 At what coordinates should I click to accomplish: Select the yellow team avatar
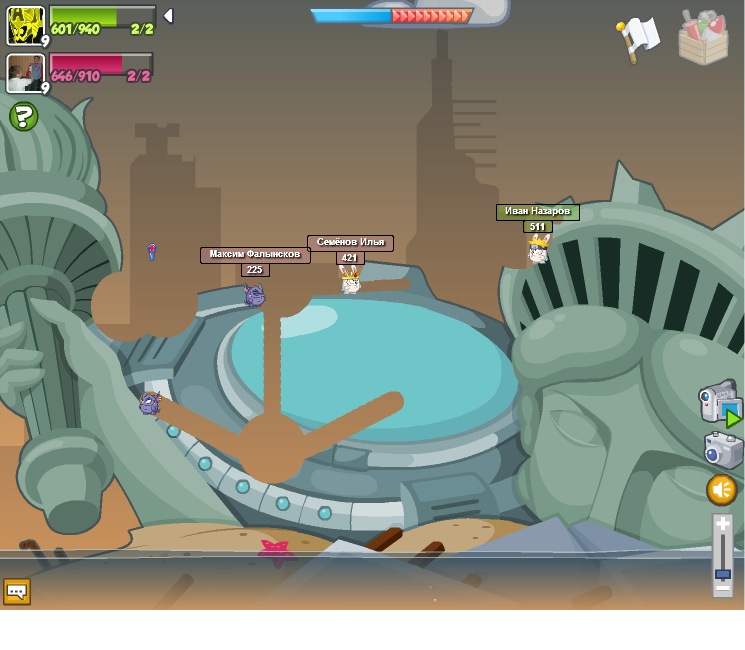coord(25,25)
